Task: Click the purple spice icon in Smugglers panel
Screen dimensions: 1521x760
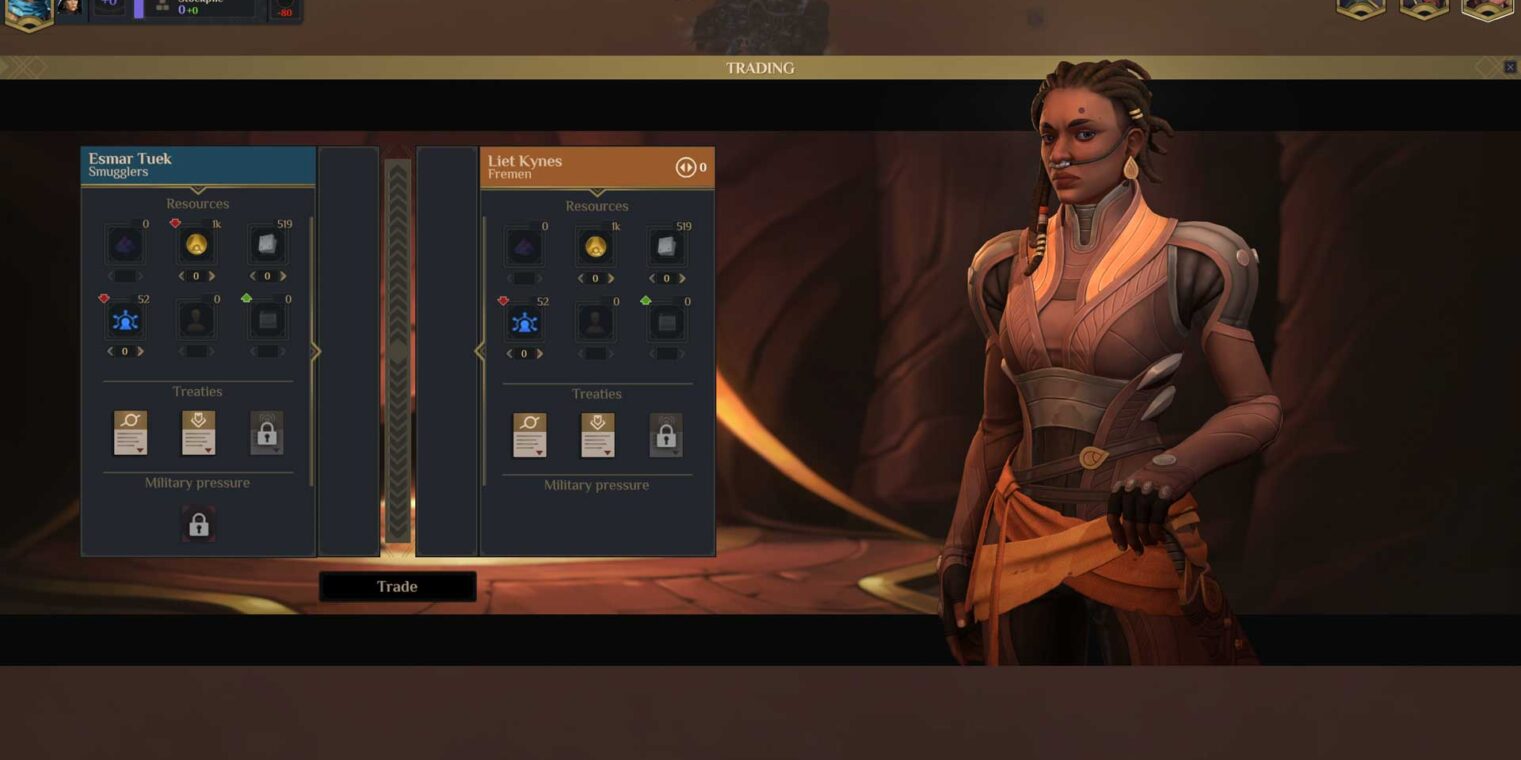Action: point(125,245)
